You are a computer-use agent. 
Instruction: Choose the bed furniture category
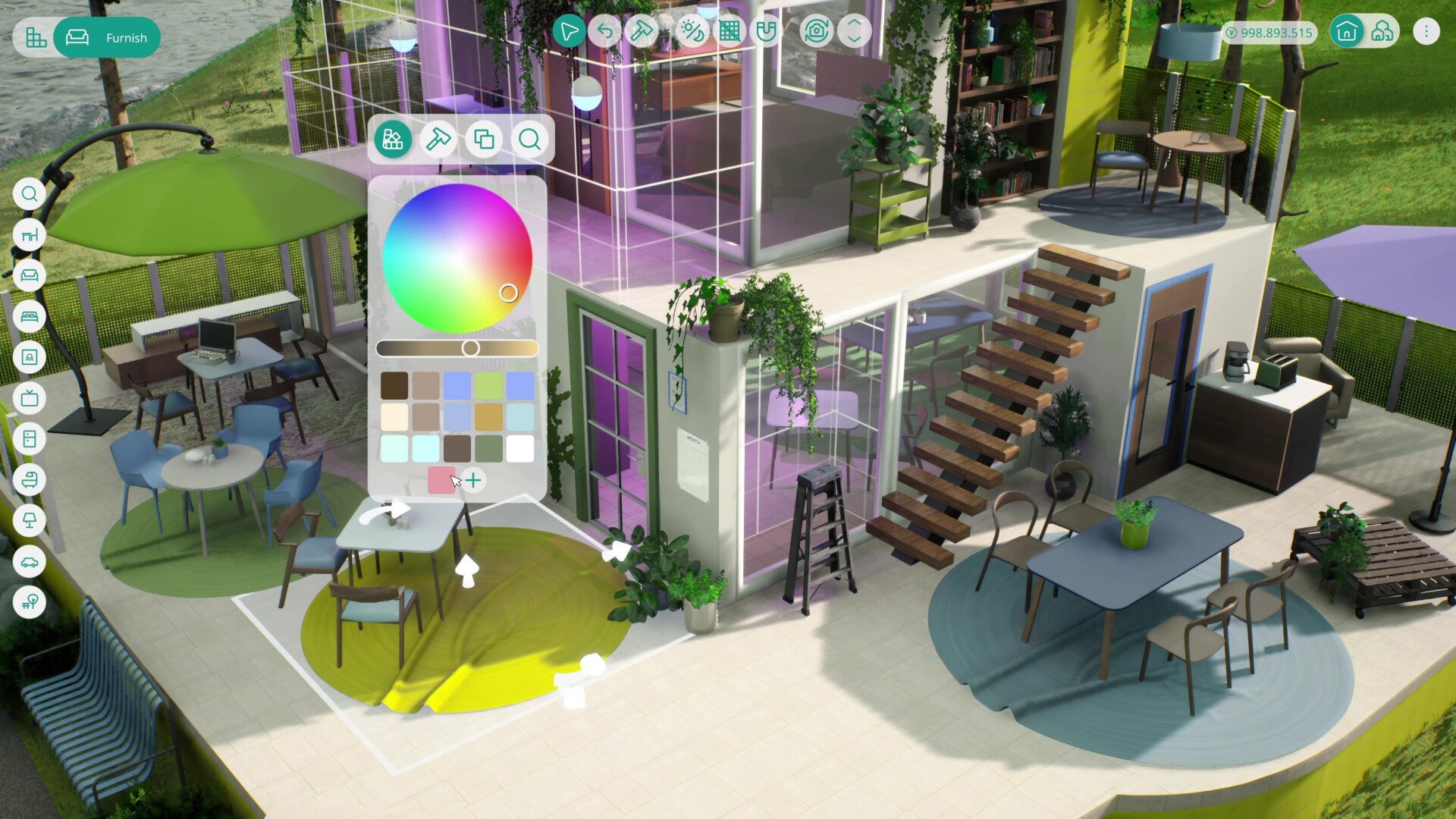[30, 316]
